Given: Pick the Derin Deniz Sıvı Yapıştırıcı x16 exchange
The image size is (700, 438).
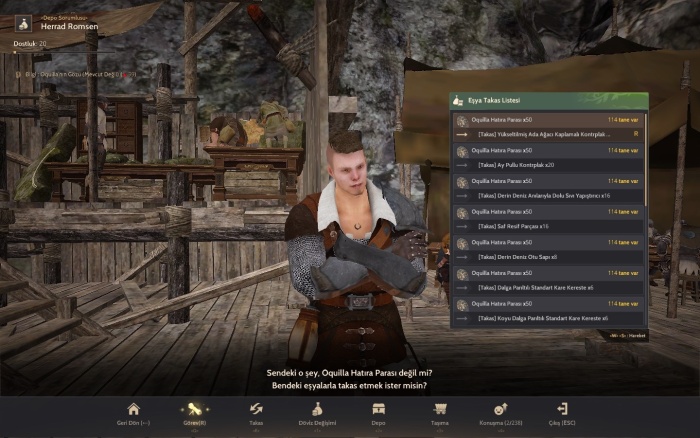Looking at the screenshot, I should point(545,195).
